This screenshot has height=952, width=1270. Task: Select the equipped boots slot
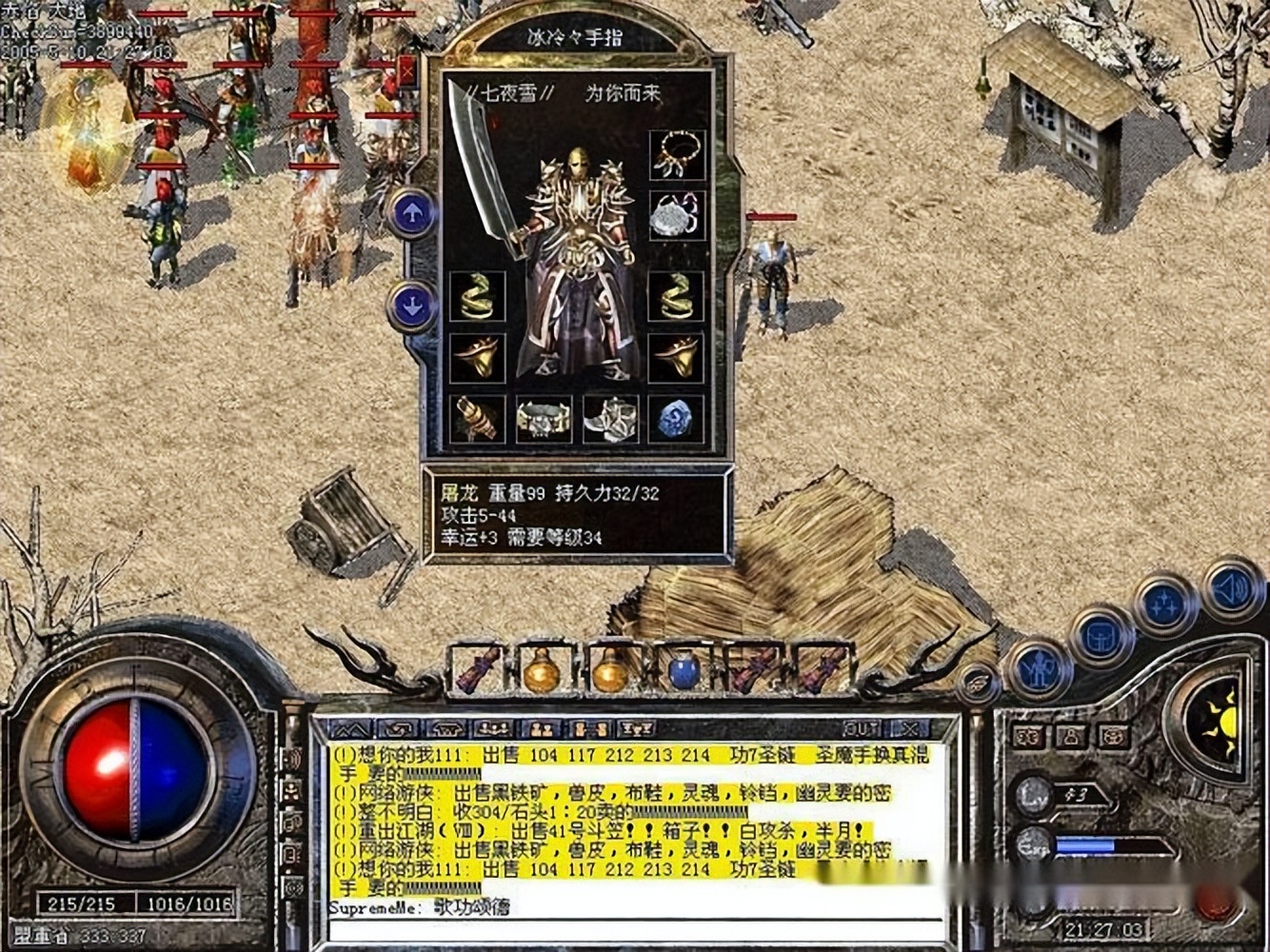click(610, 419)
